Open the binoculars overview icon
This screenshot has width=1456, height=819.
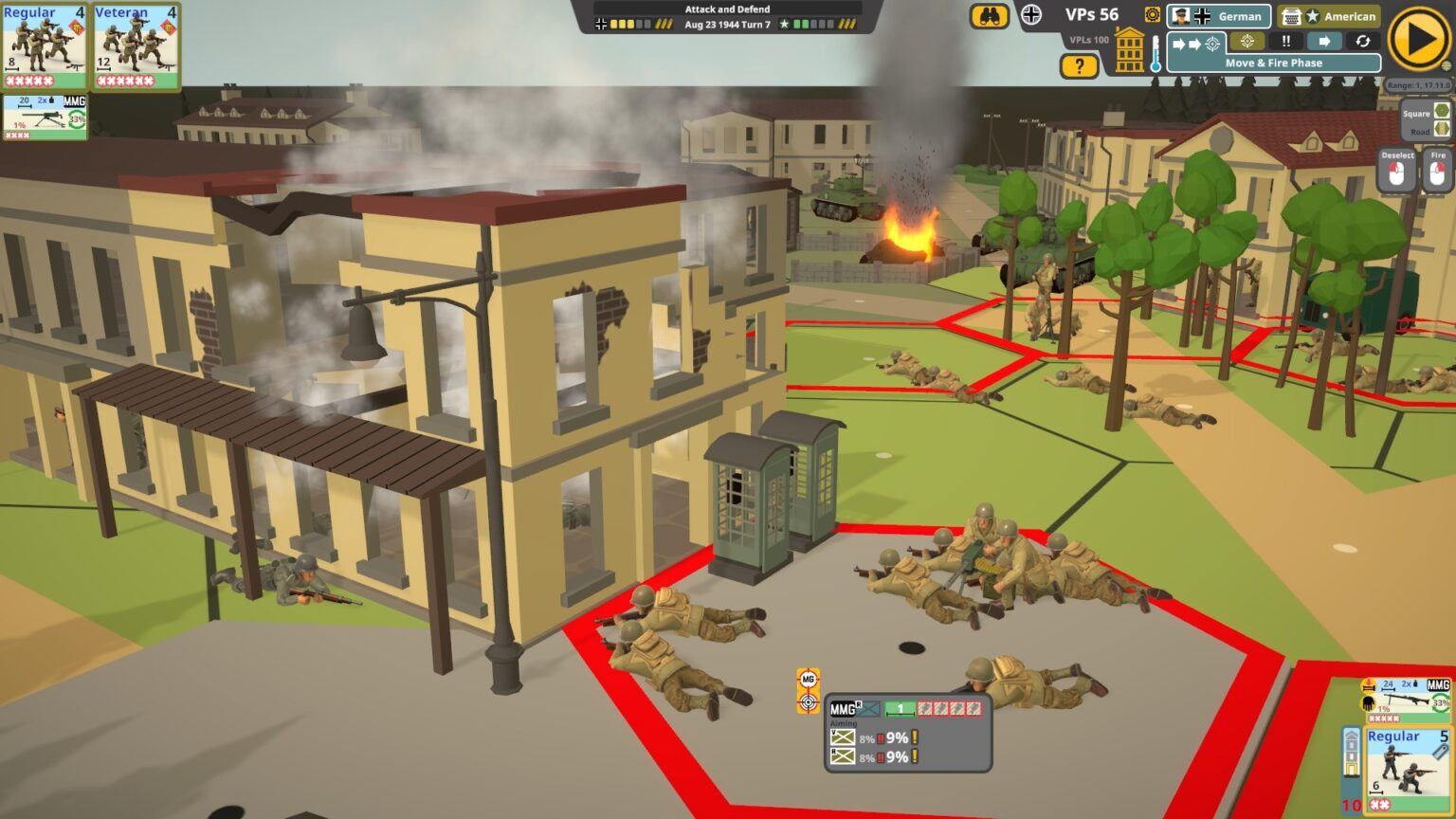(x=991, y=17)
